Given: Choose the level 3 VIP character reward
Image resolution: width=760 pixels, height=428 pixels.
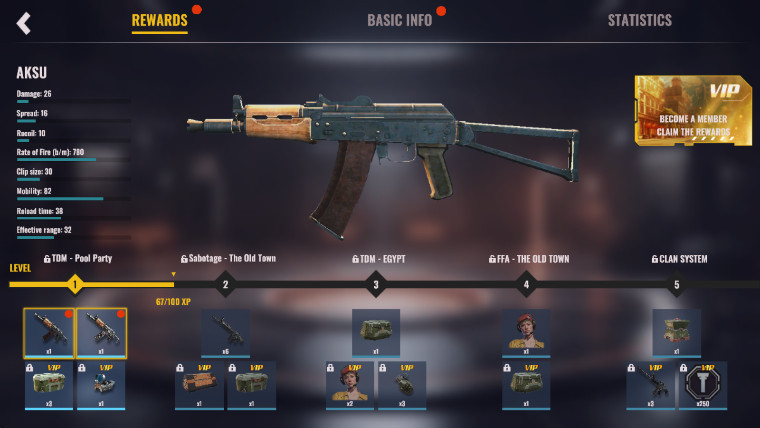Looking at the screenshot, I should coord(350,385).
